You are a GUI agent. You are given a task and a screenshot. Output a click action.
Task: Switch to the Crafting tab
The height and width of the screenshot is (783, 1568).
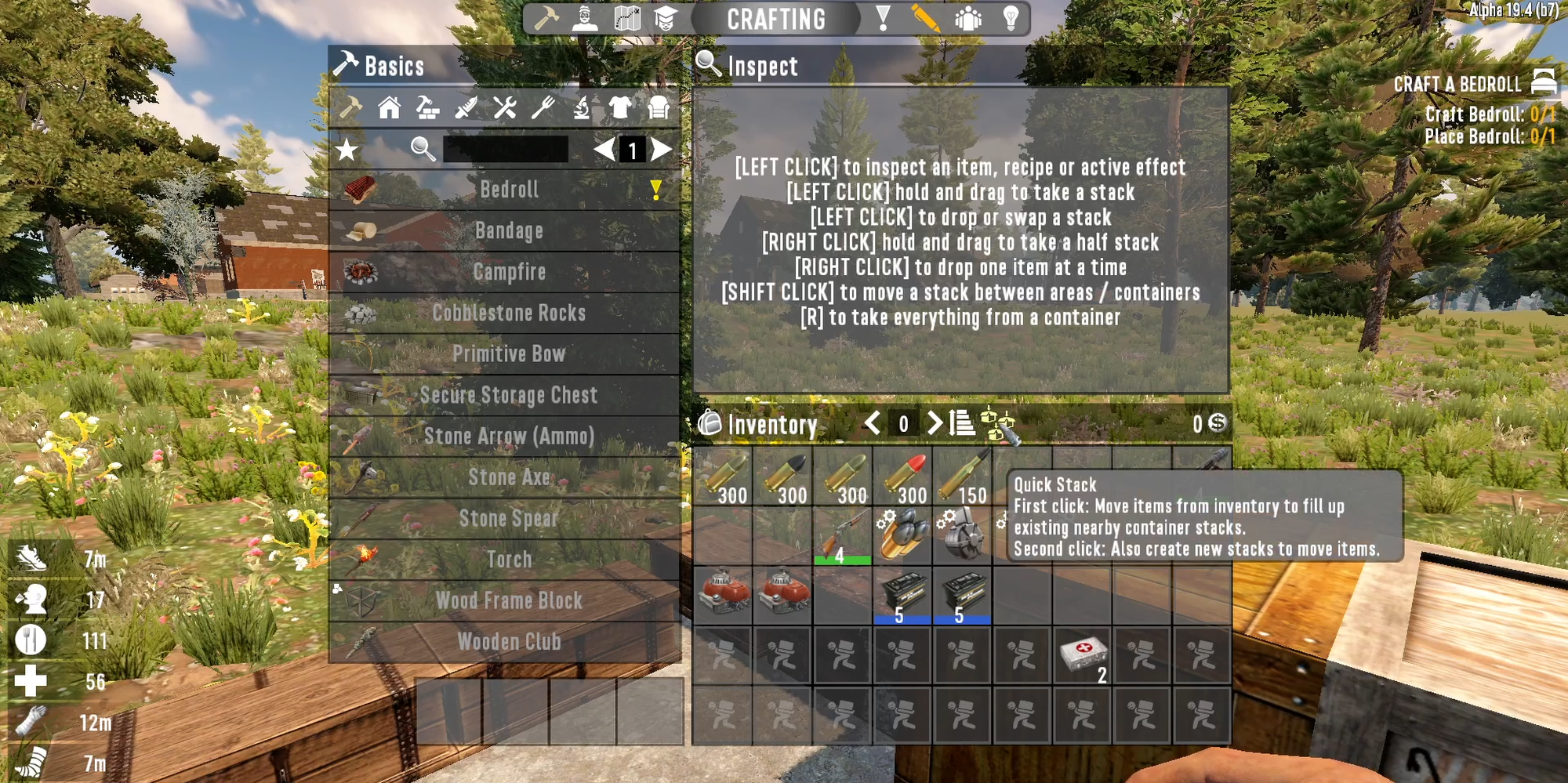tap(776, 19)
